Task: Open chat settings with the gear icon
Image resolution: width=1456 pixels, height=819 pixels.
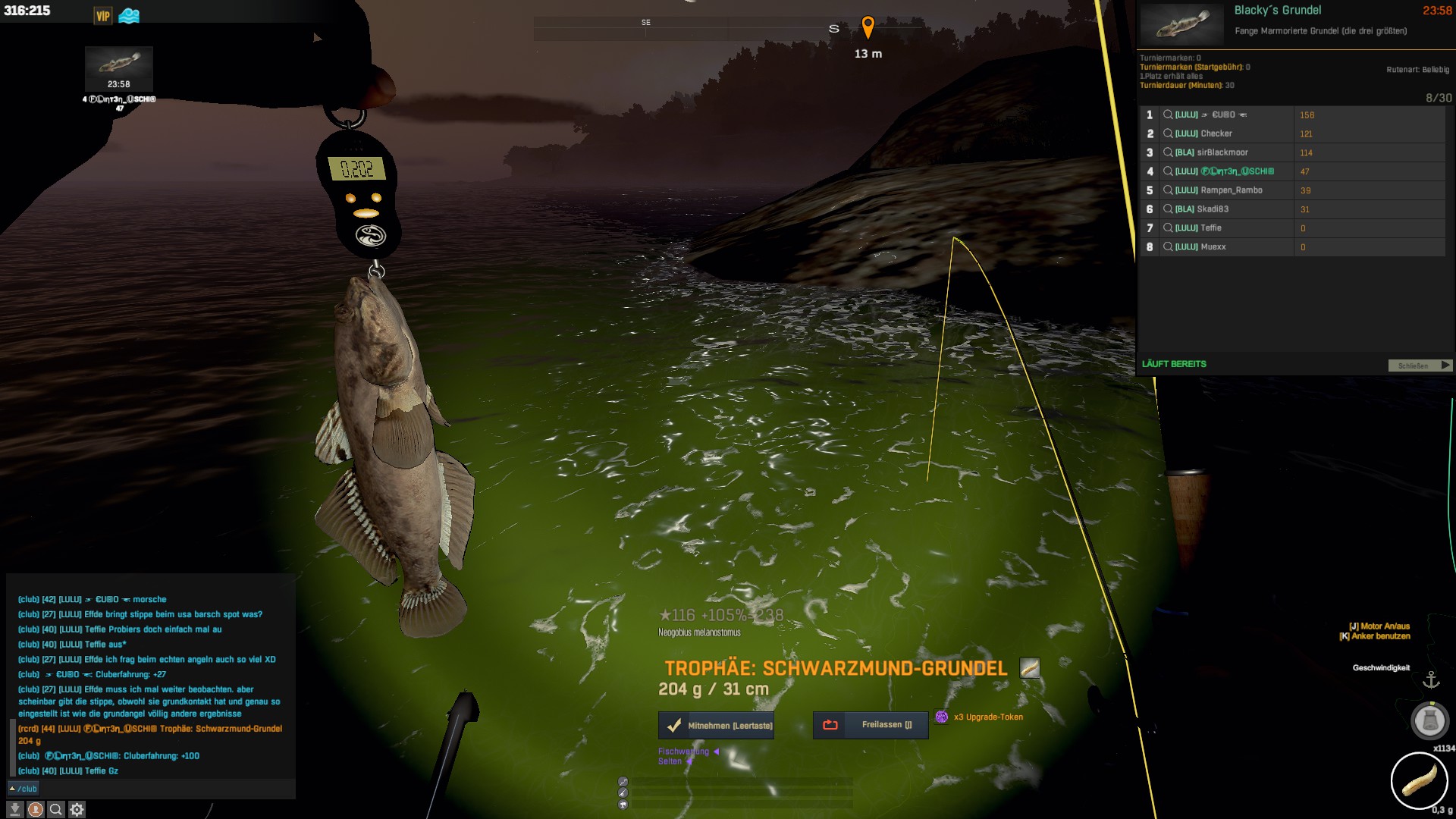Action: (x=77, y=810)
